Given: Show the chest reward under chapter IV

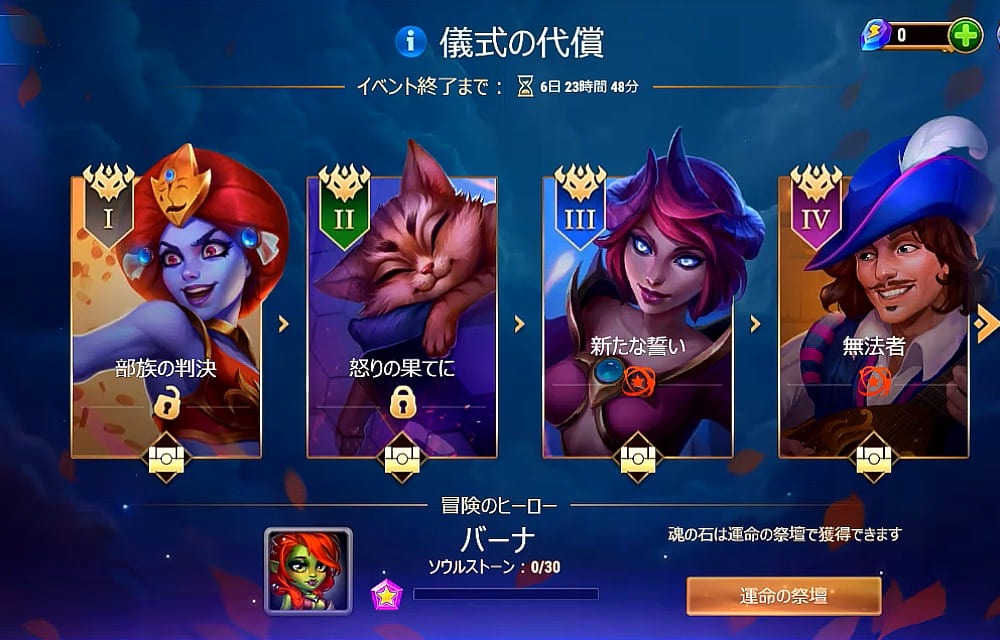Looking at the screenshot, I should click(x=874, y=458).
